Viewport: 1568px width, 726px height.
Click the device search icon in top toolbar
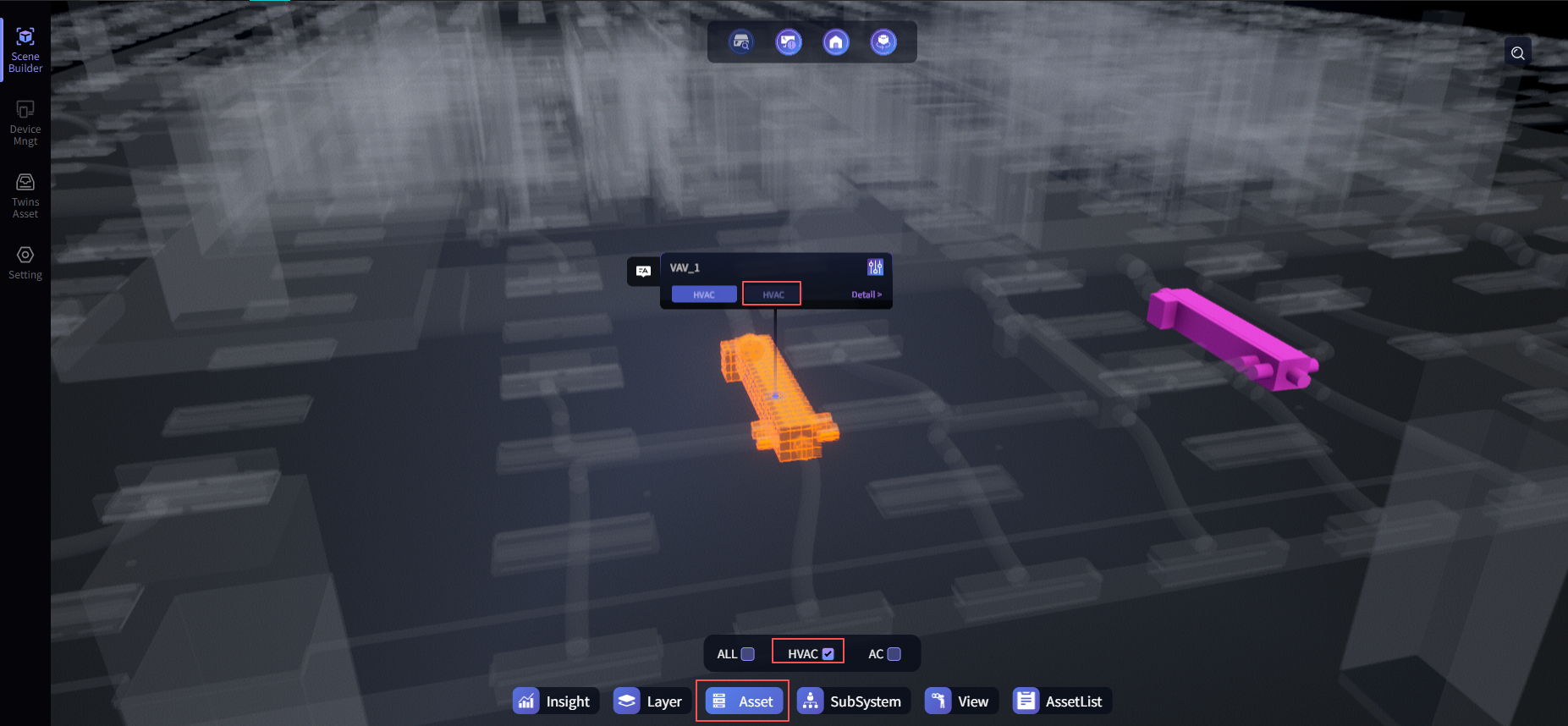[x=741, y=42]
